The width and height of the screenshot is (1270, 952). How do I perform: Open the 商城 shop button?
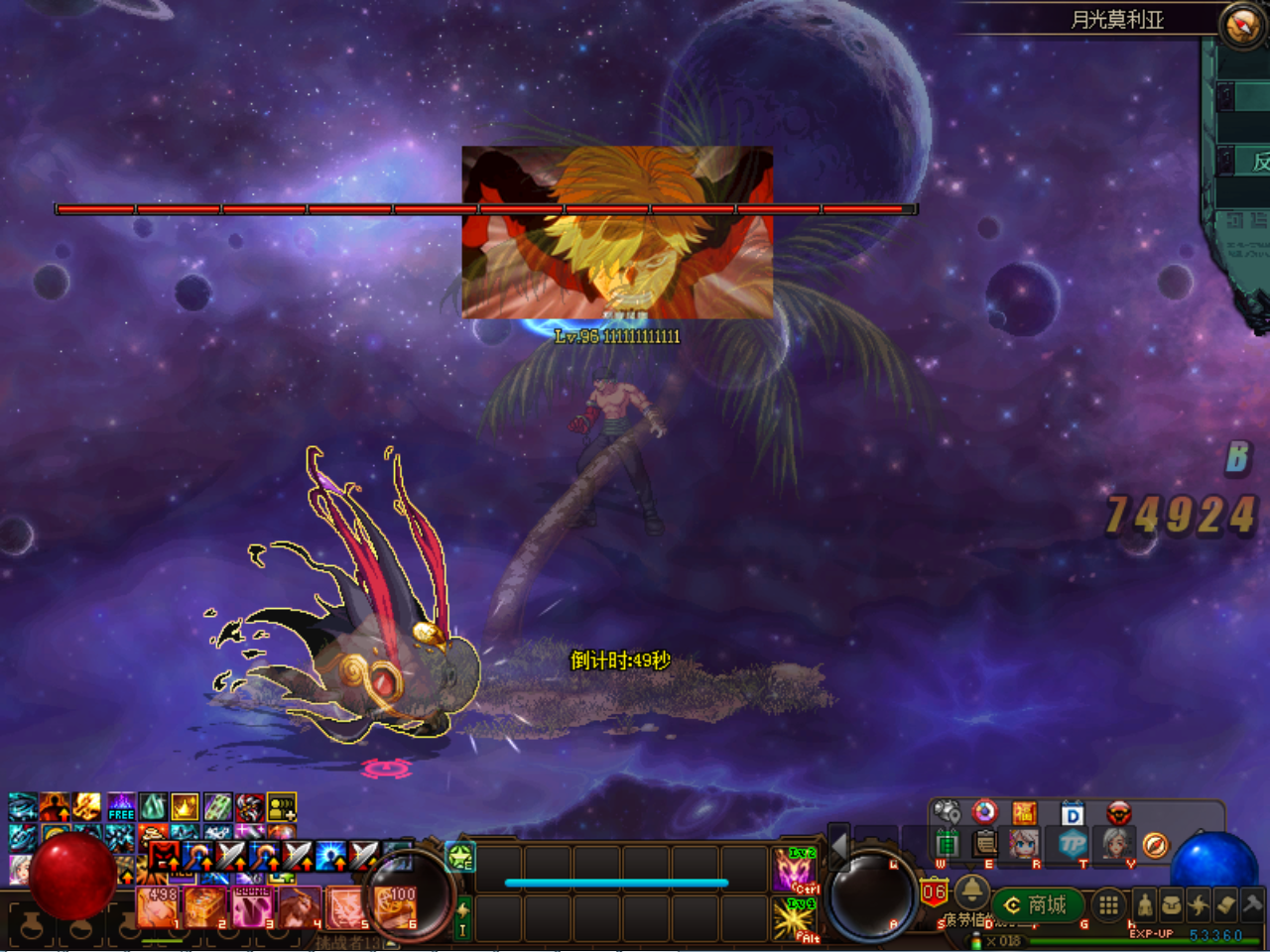[x=1037, y=904]
